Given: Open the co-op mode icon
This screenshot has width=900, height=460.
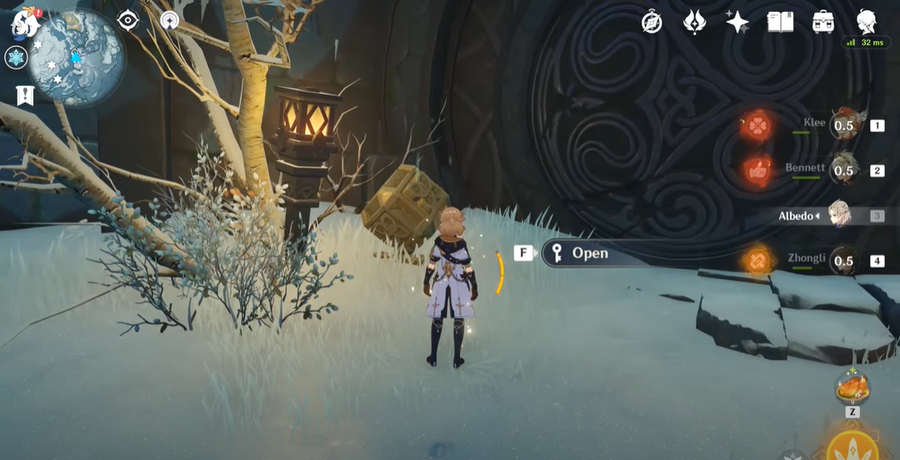Looking at the screenshot, I should (168, 20).
